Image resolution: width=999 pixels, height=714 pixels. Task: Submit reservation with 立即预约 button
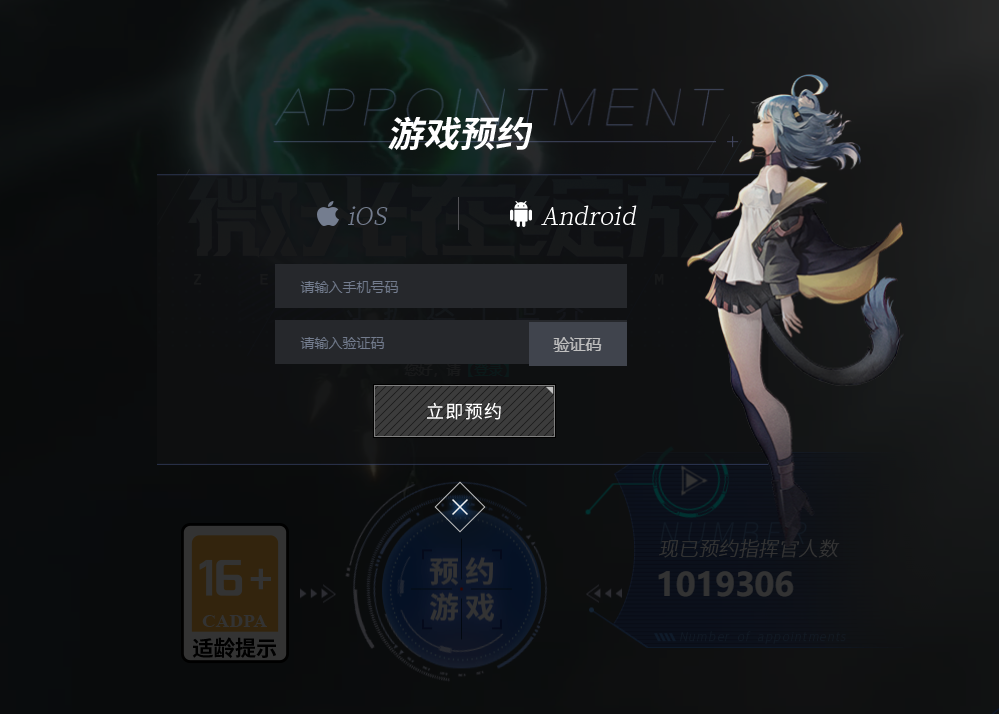click(464, 411)
